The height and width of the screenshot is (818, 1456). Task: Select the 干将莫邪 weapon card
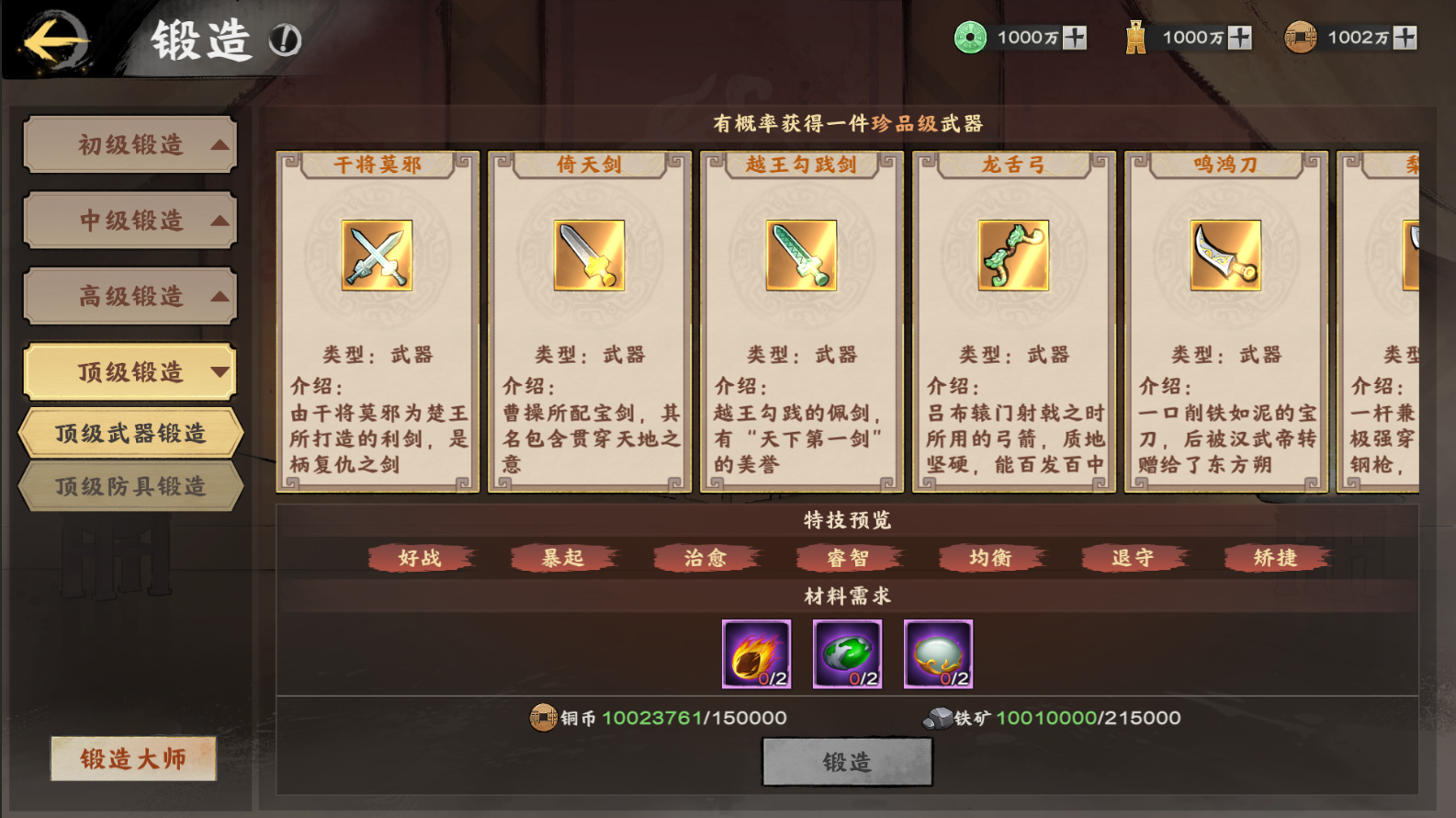point(377,322)
